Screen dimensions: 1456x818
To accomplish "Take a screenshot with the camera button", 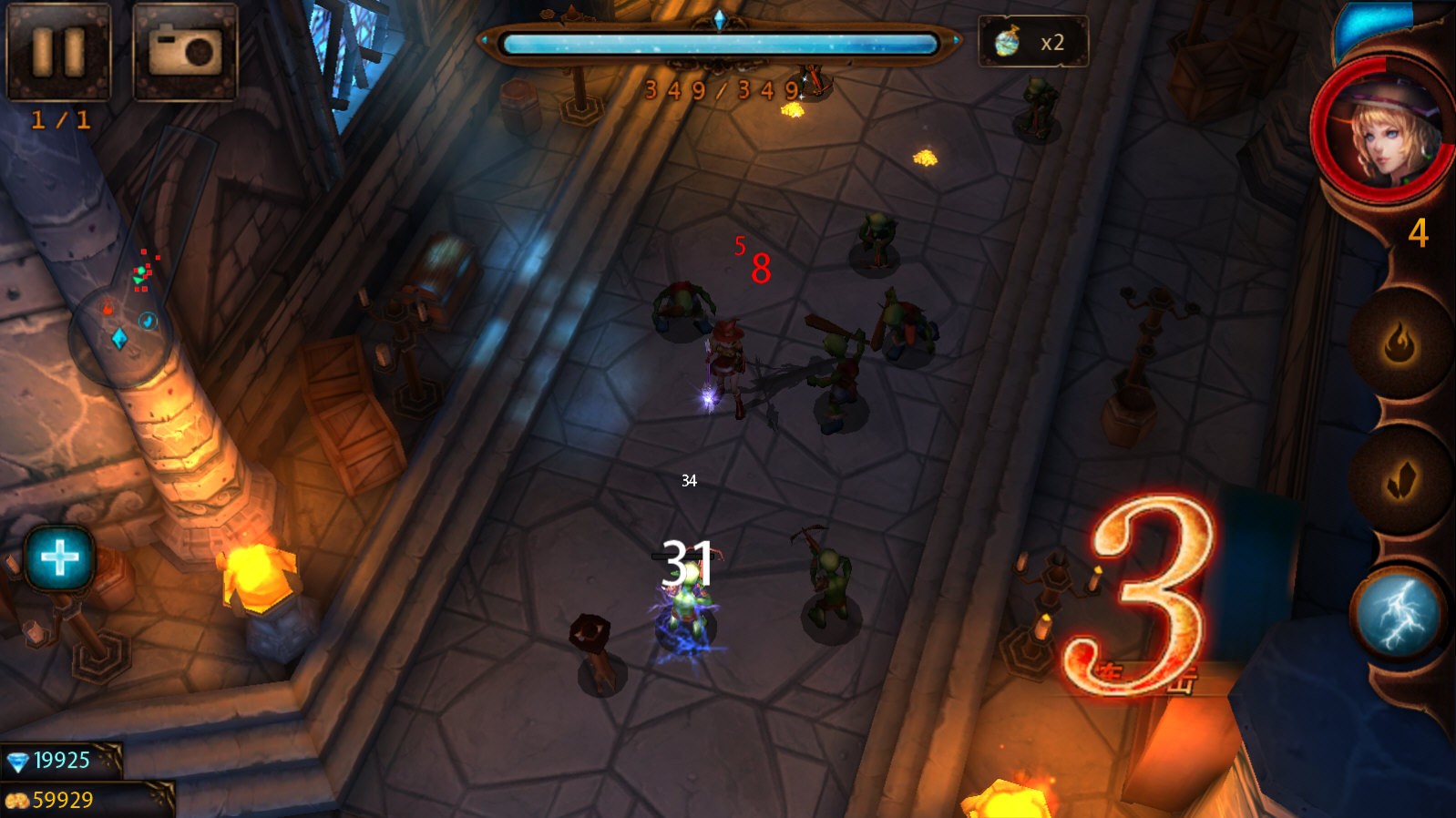I will coord(185,50).
